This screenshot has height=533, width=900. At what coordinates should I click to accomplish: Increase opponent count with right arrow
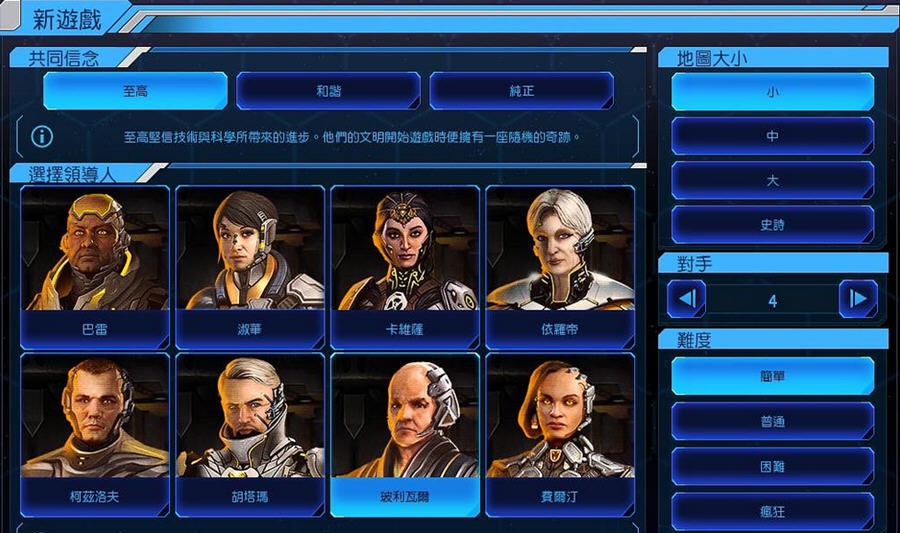[x=857, y=298]
